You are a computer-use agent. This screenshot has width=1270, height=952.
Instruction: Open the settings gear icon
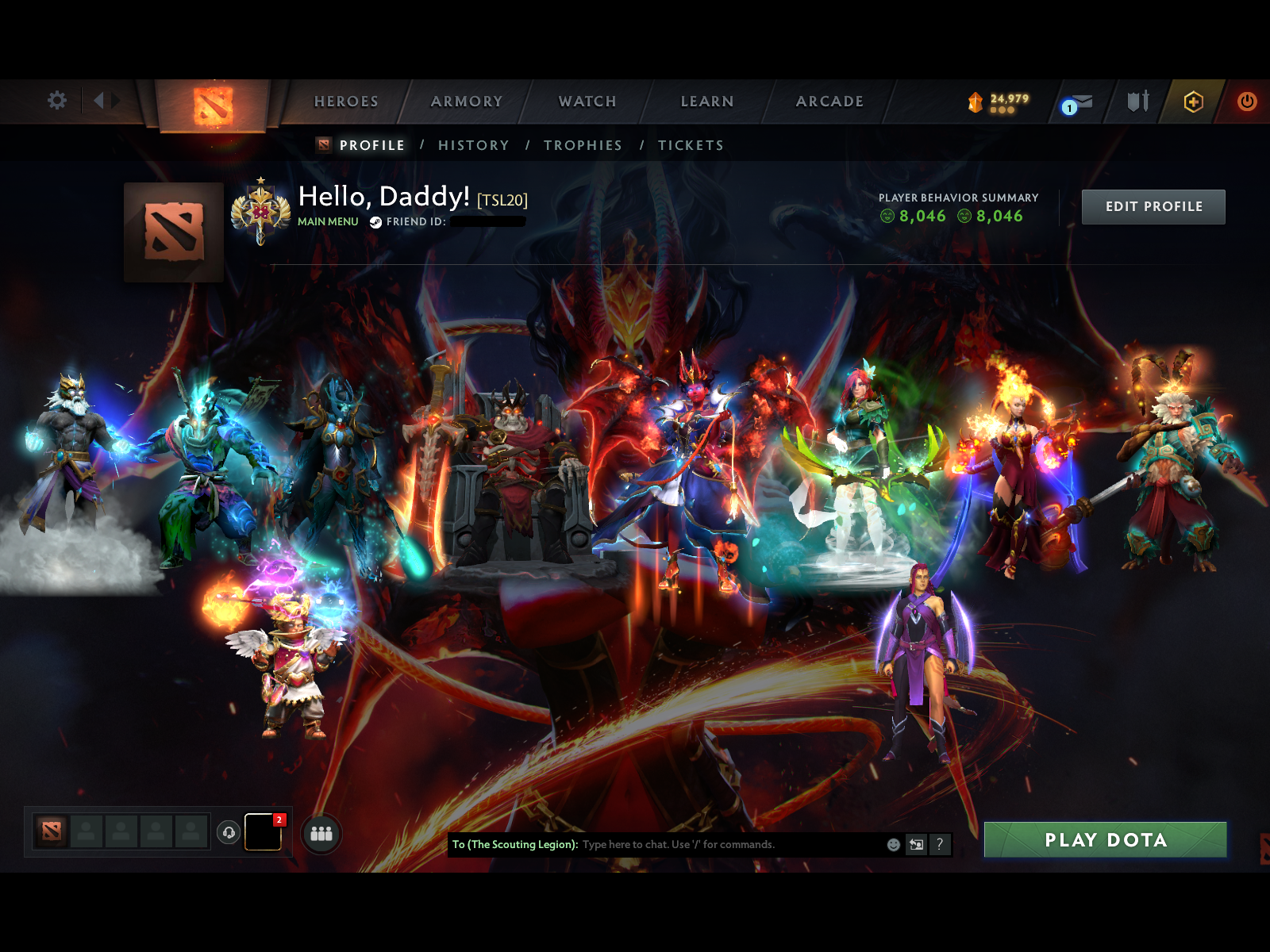tap(56, 102)
